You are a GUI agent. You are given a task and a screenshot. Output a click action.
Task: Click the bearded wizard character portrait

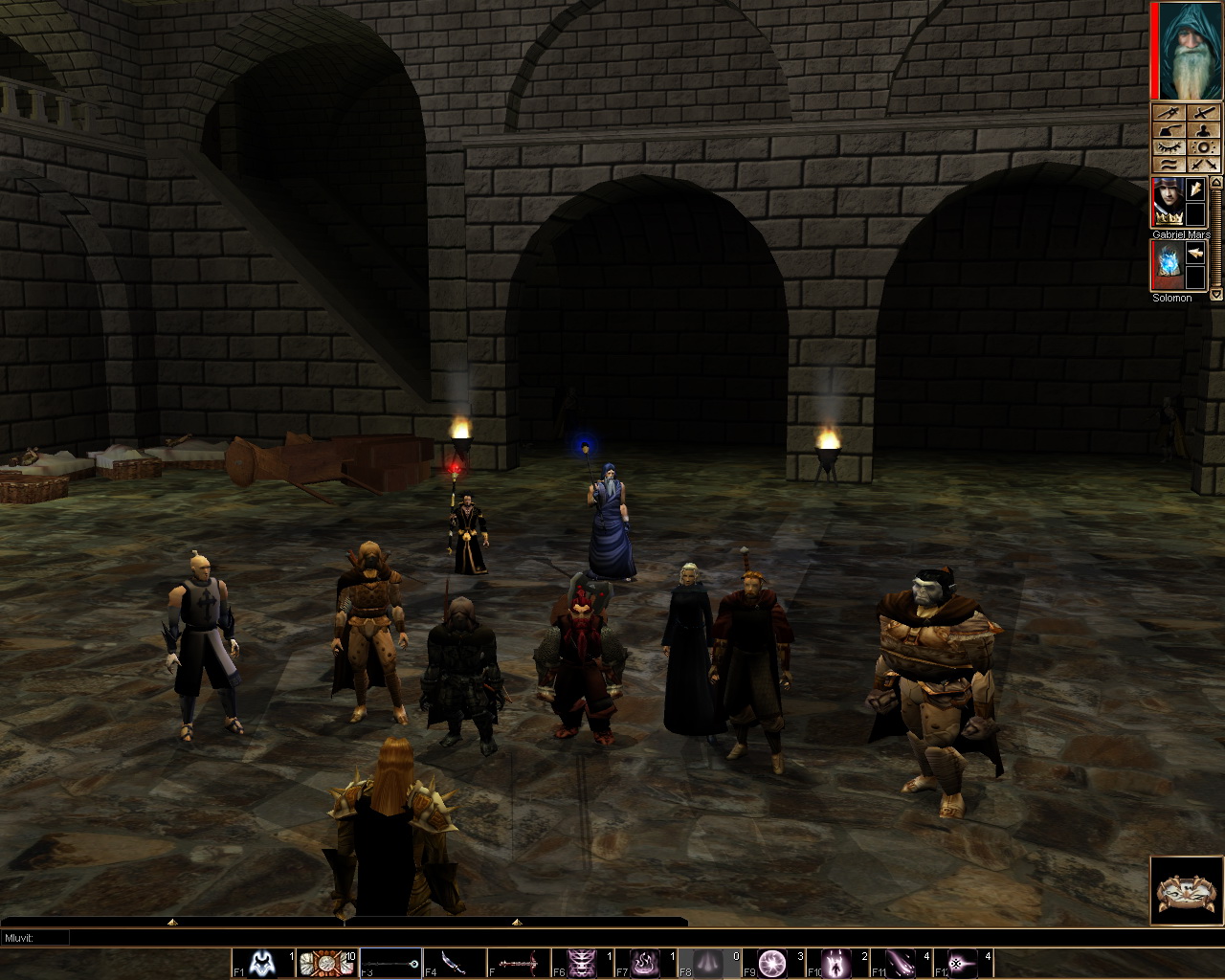coord(1187,51)
